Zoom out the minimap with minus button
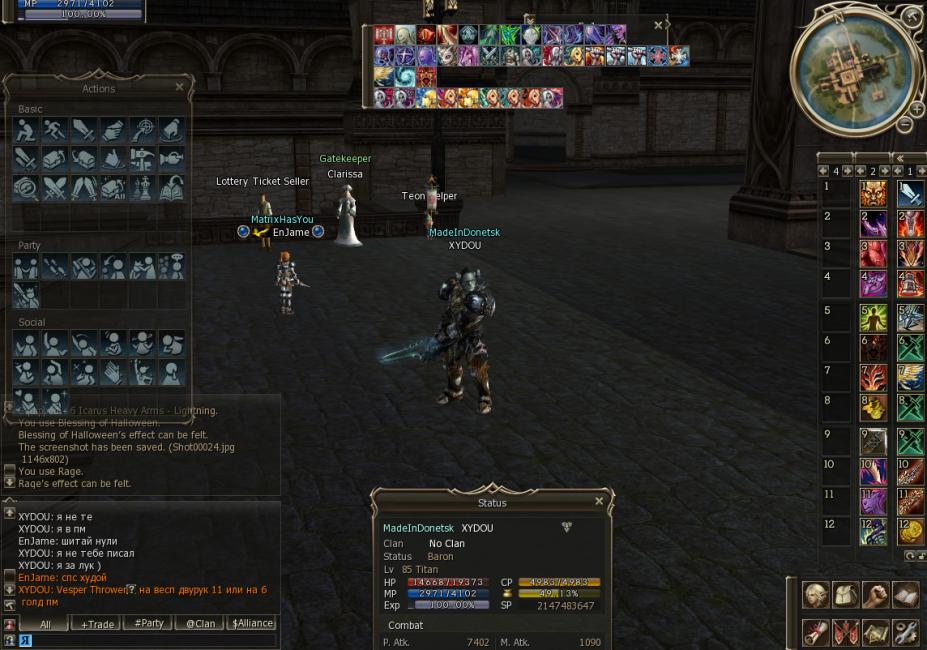The image size is (927, 650). [904, 125]
